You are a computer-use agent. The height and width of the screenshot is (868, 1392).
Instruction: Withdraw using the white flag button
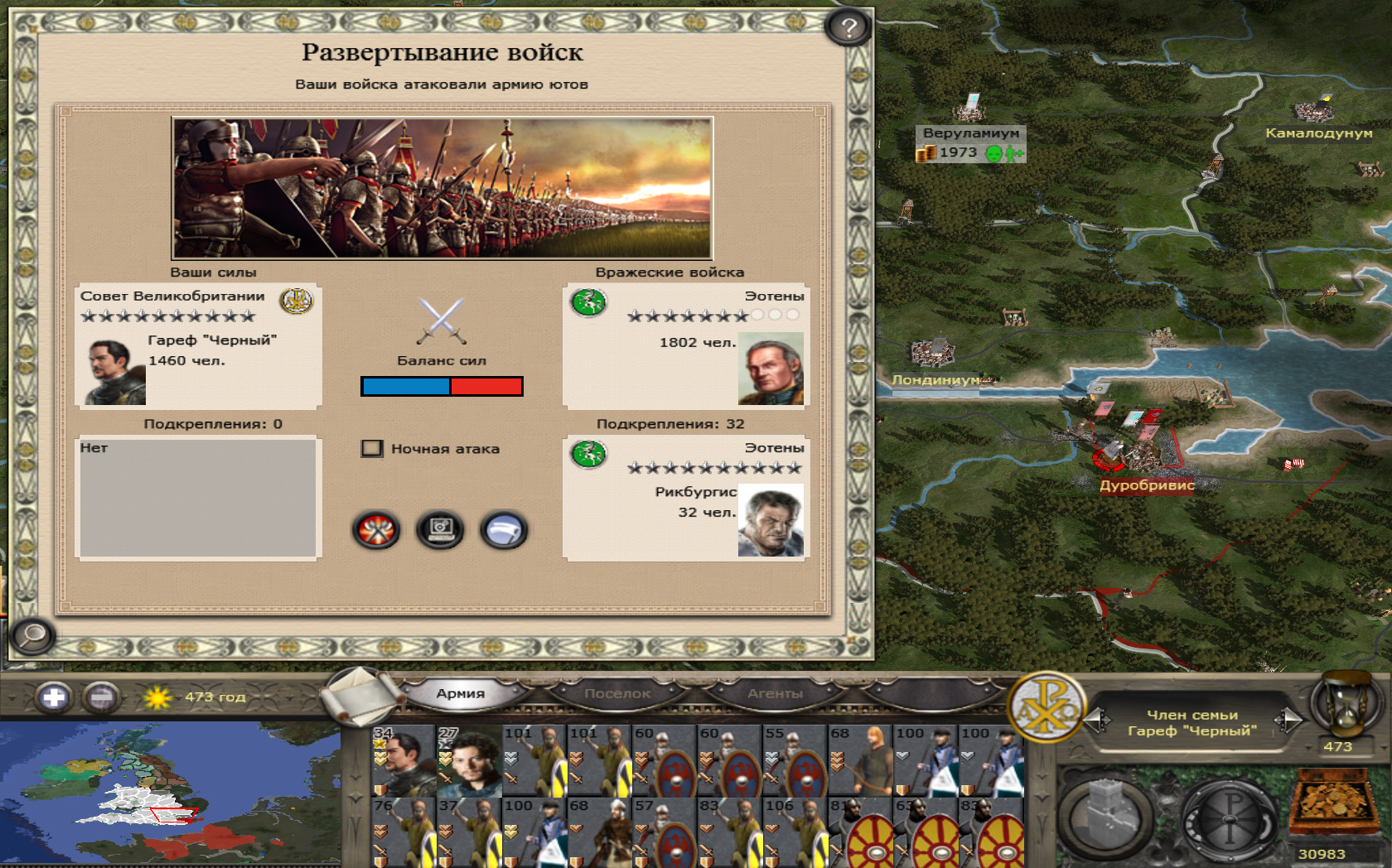[503, 530]
